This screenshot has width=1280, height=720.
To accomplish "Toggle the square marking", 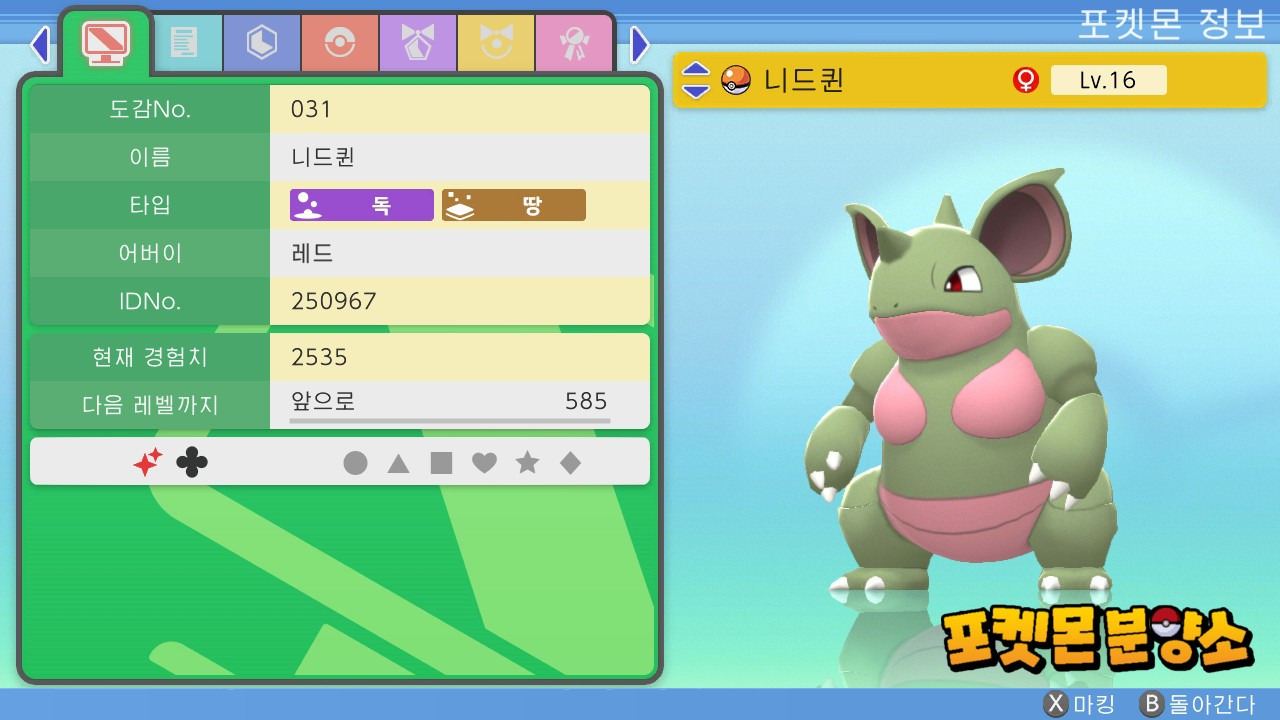I will 441,463.
